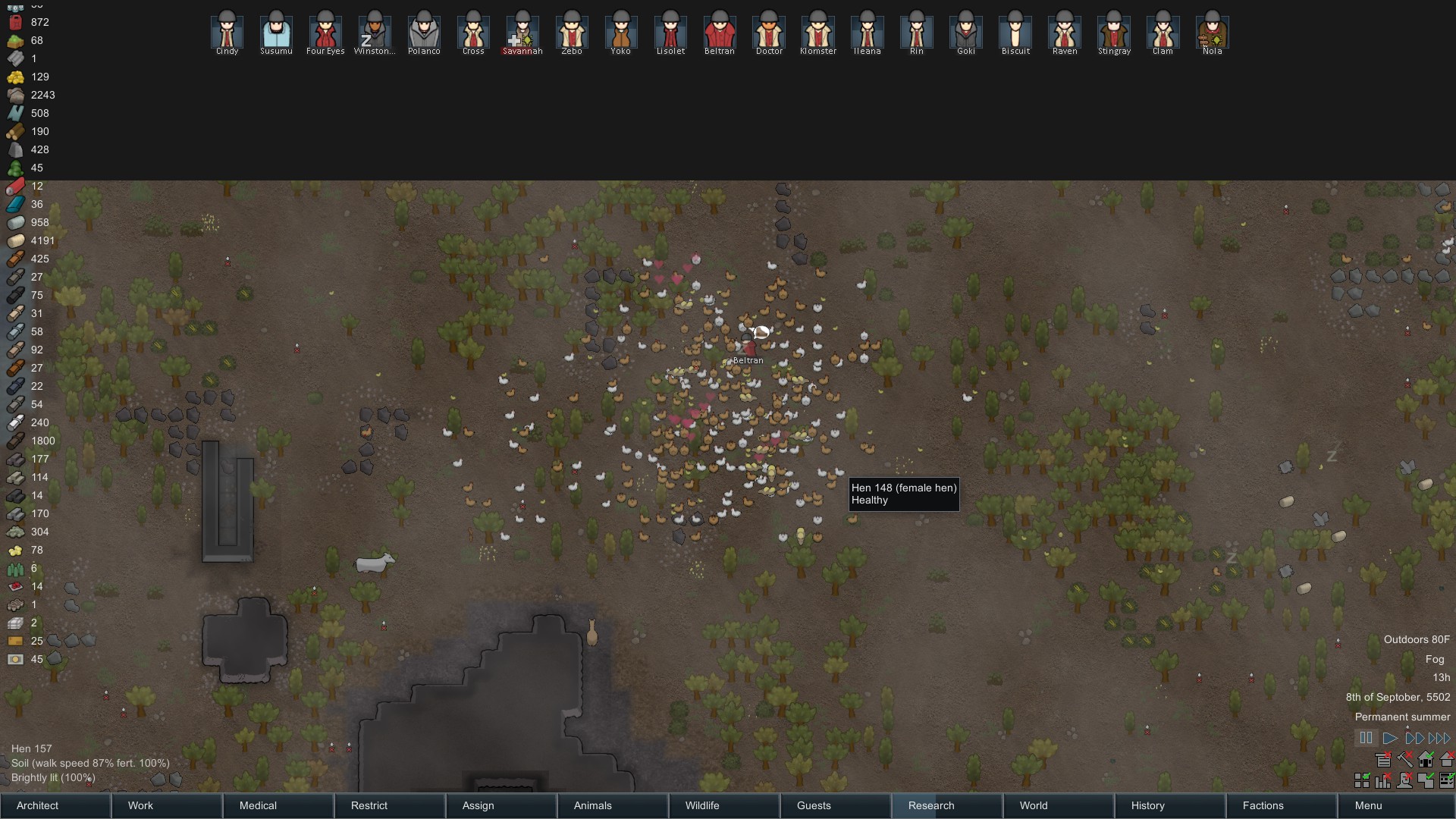Click the learning helper list icon
This screenshot has height=819, width=1456.
(1383, 760)
